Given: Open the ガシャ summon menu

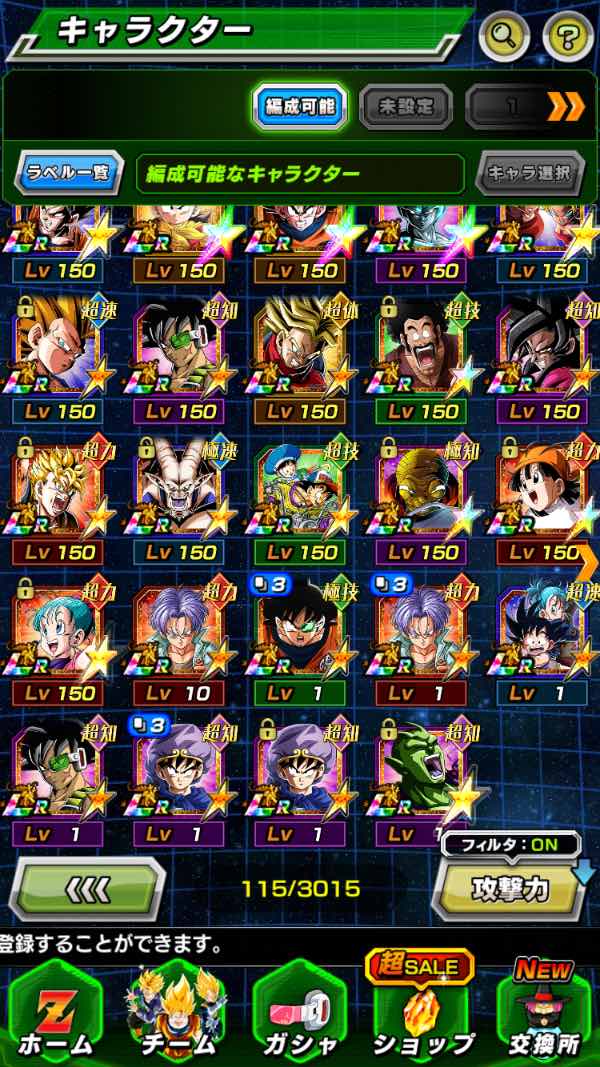Looking at the screenshot, I should click(300, 1015).
